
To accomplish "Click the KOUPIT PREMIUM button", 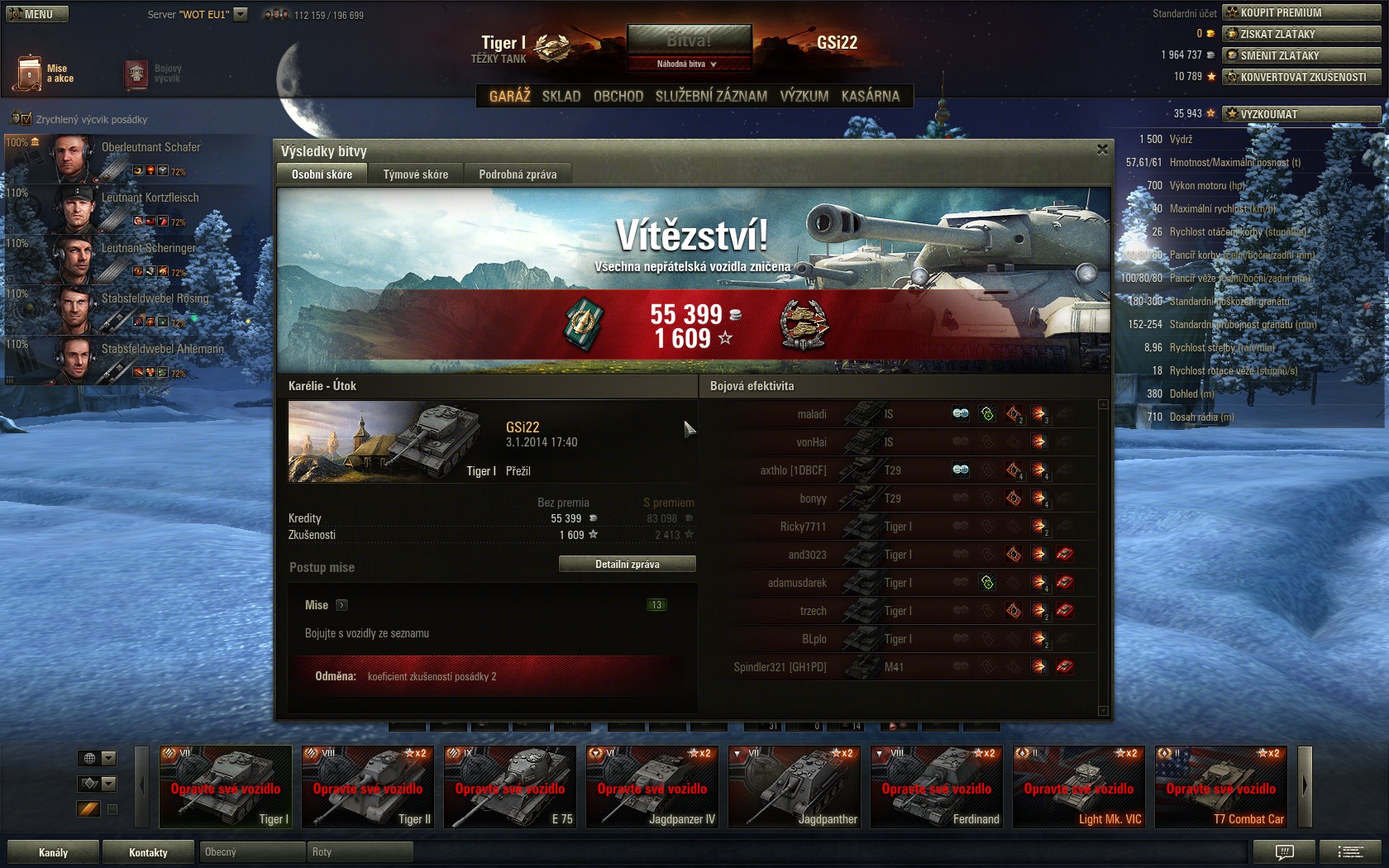I will 1301,12.
